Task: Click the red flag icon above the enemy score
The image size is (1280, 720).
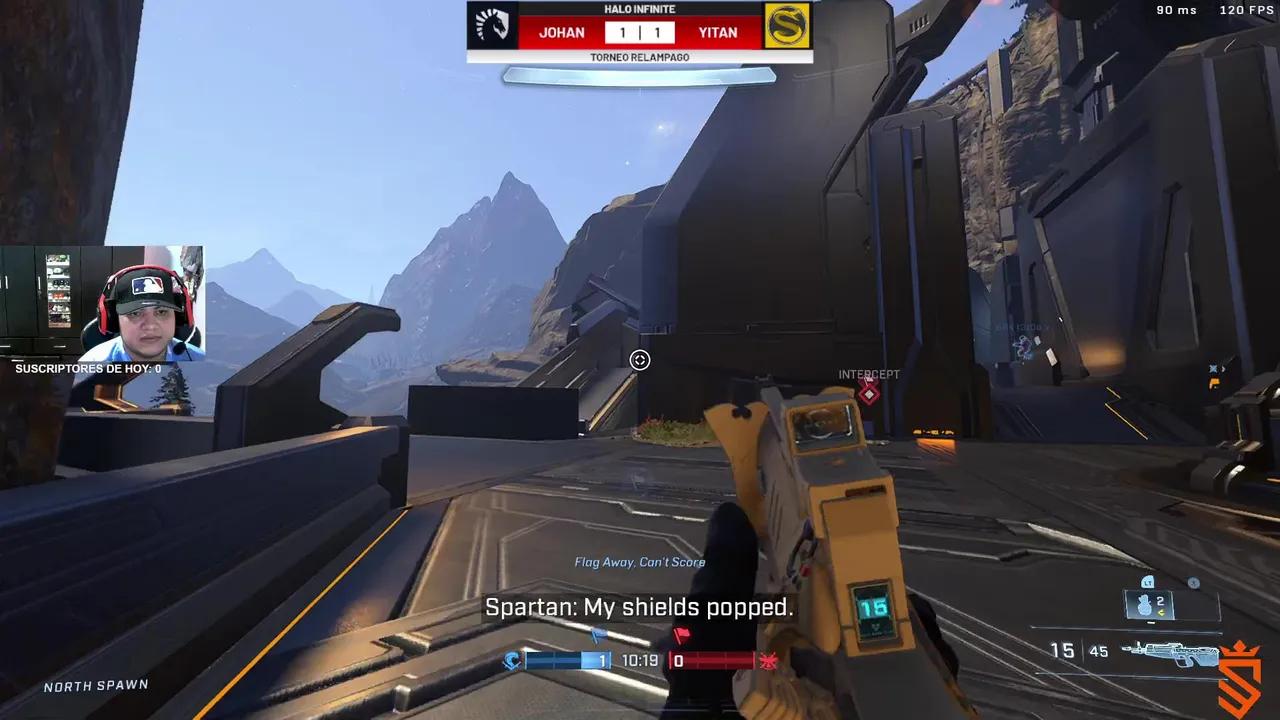Action: 680,633
